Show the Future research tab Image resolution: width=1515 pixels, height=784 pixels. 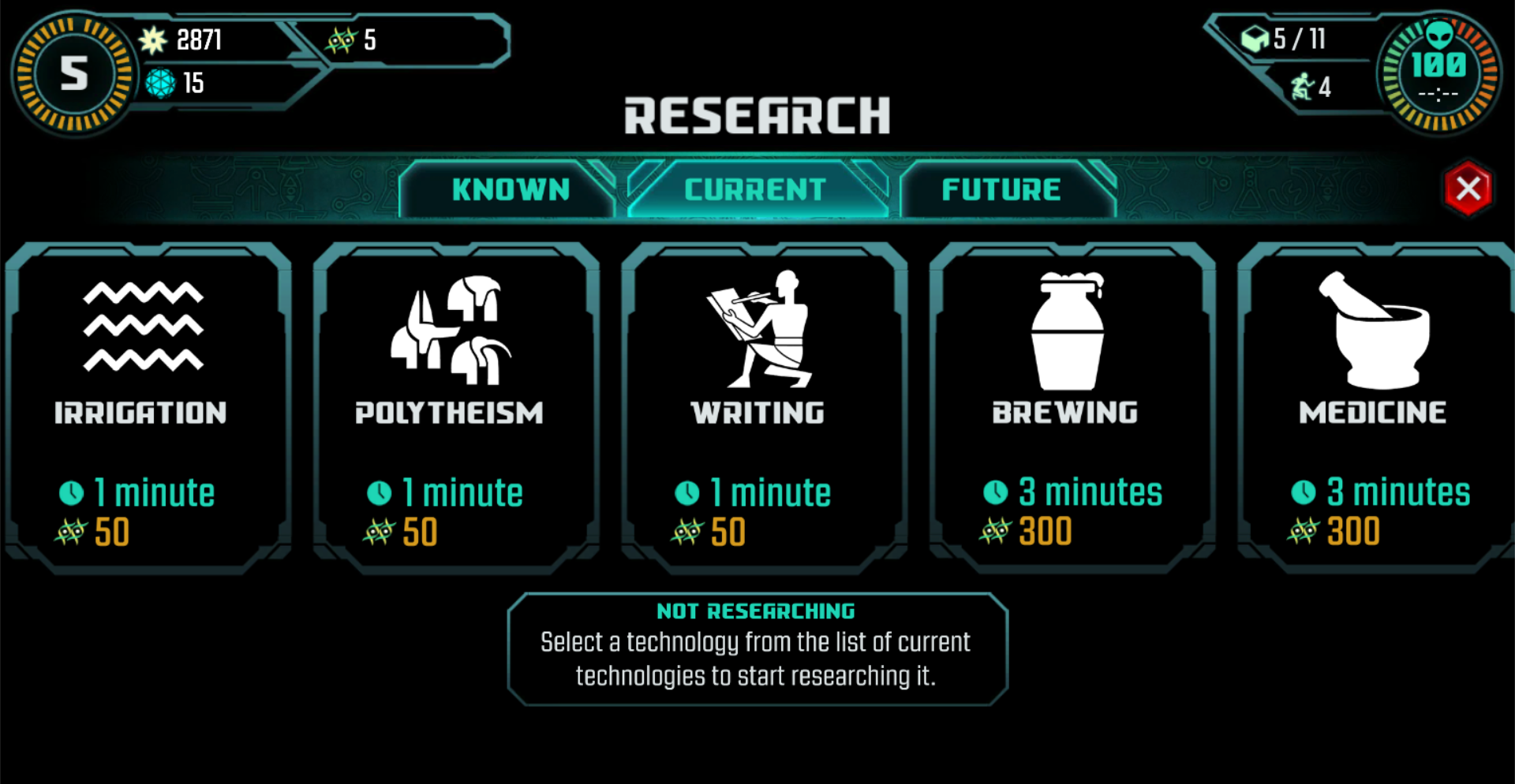[1001, 189]
